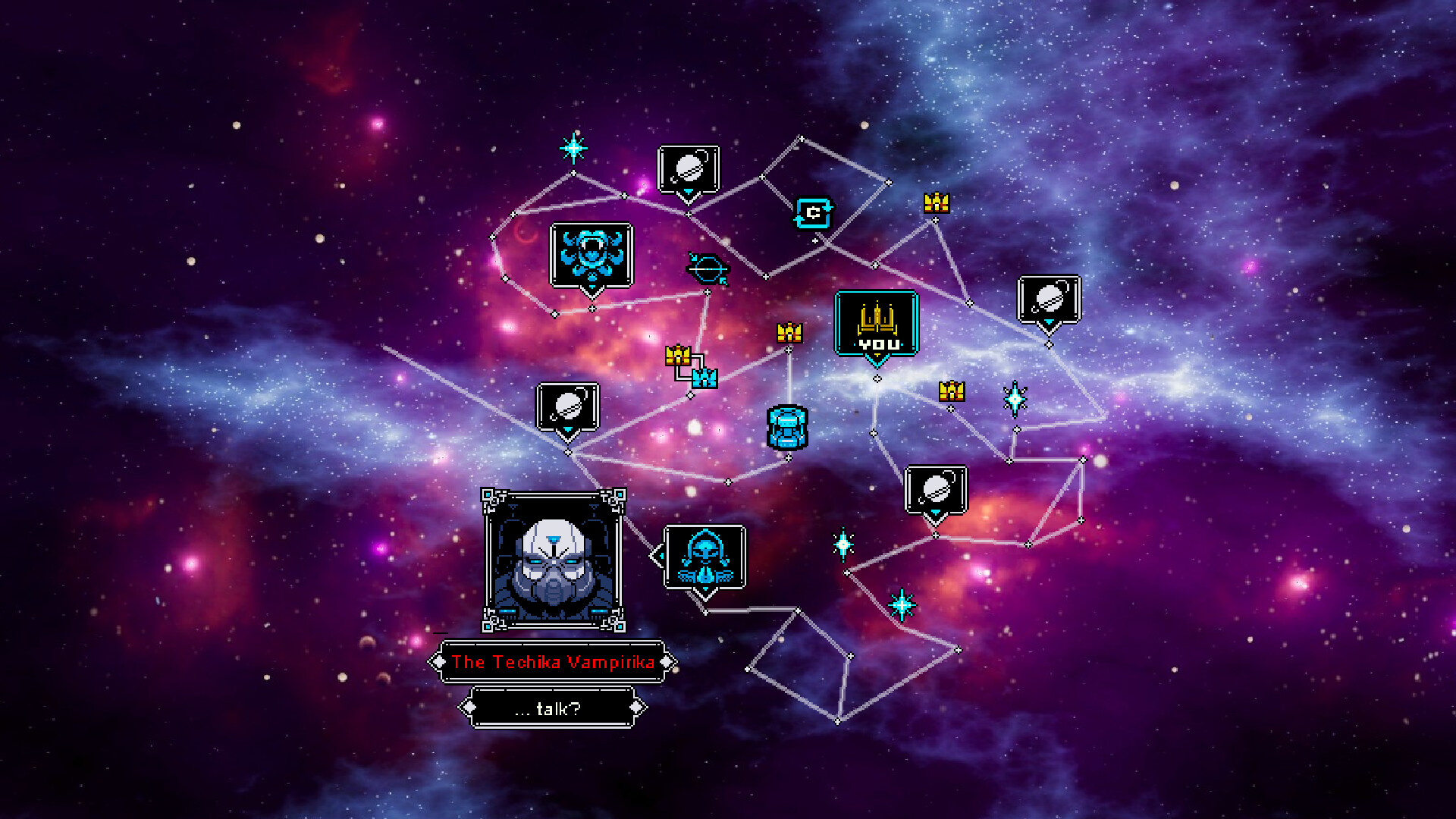1456x819 pixels.
Task: Select the gold crown near the top right
Action: click(x=935, y=203)
